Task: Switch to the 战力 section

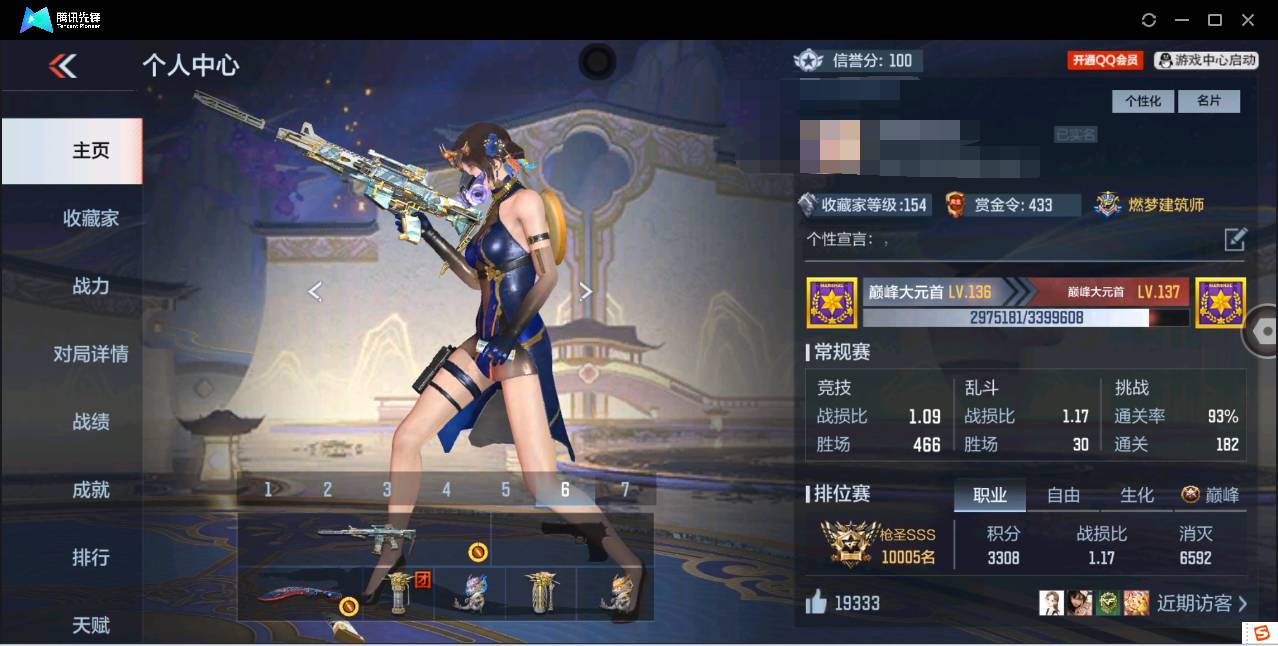Action: coord(91,286)
